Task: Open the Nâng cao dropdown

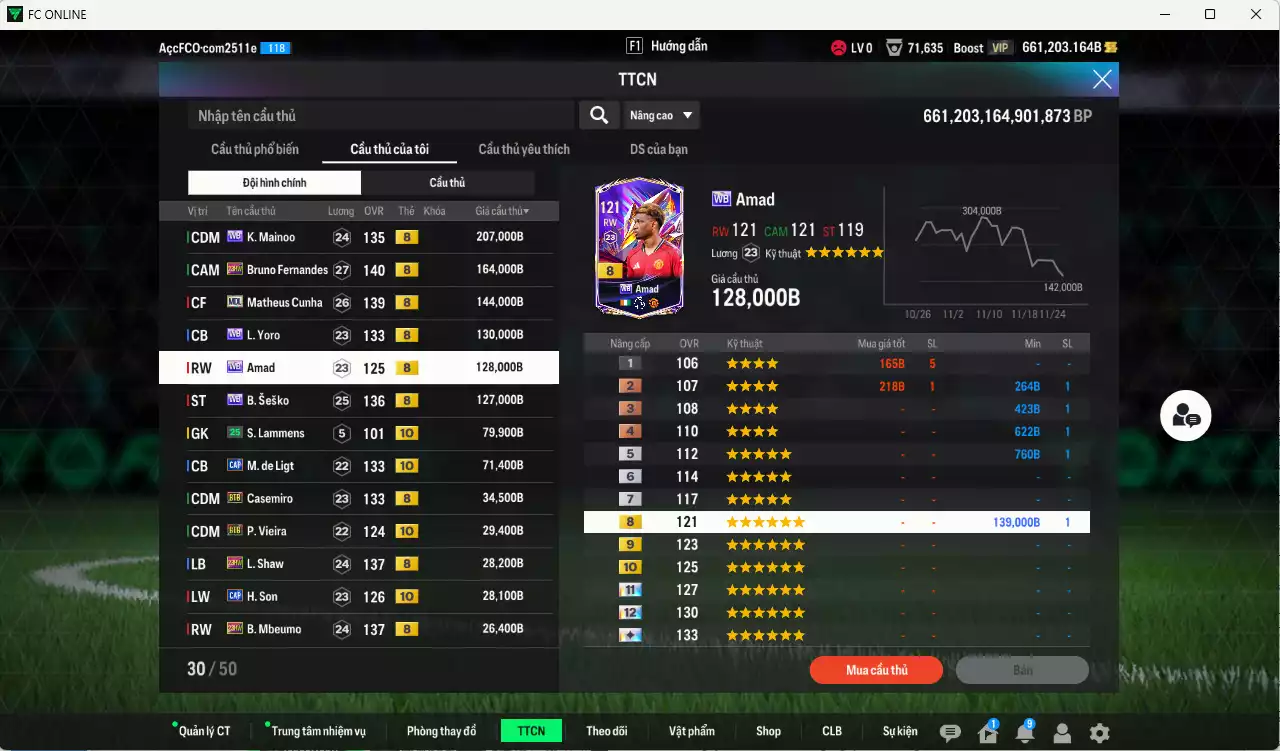Action: 661,115
